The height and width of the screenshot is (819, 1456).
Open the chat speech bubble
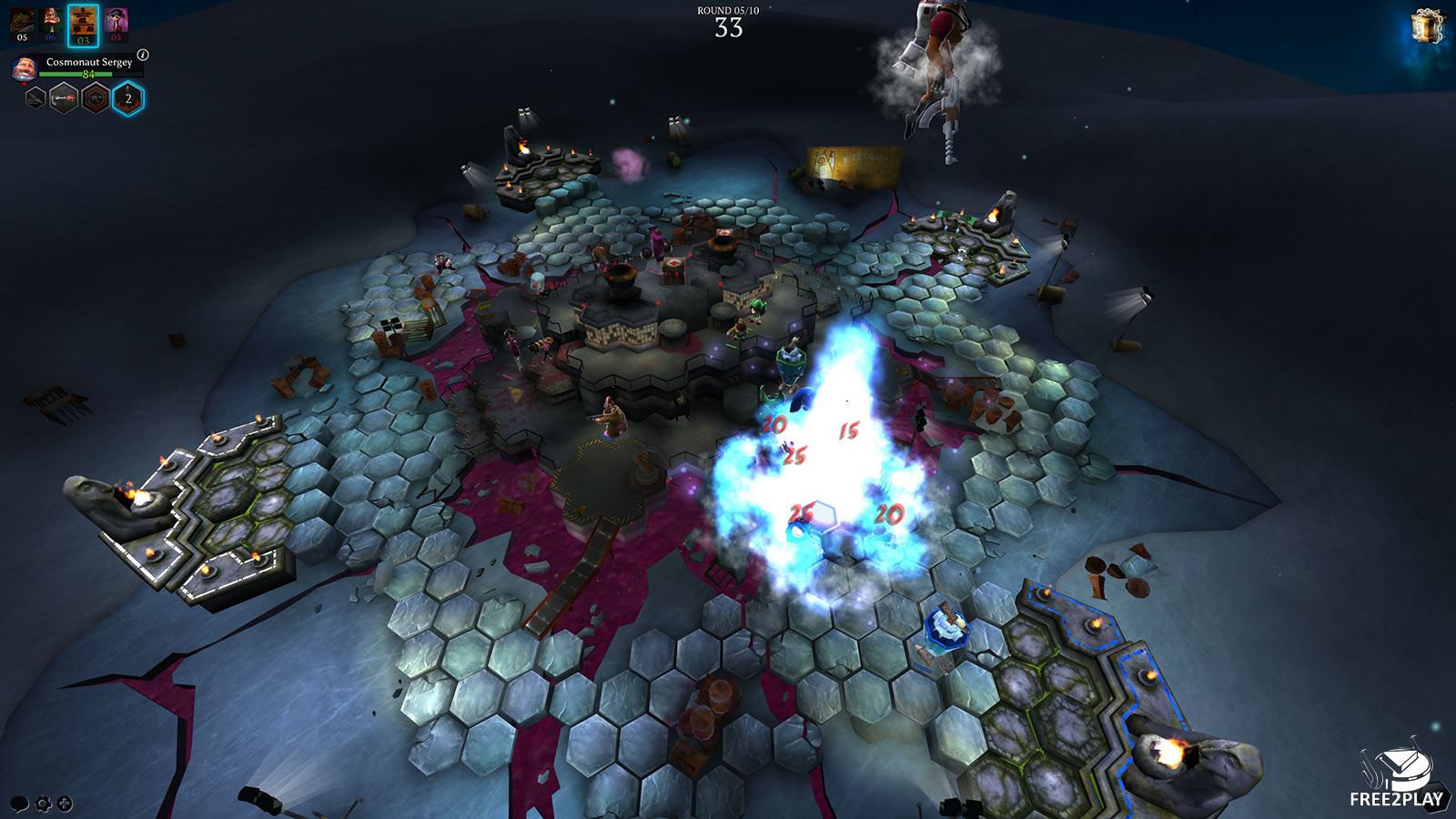pos(19,804)
